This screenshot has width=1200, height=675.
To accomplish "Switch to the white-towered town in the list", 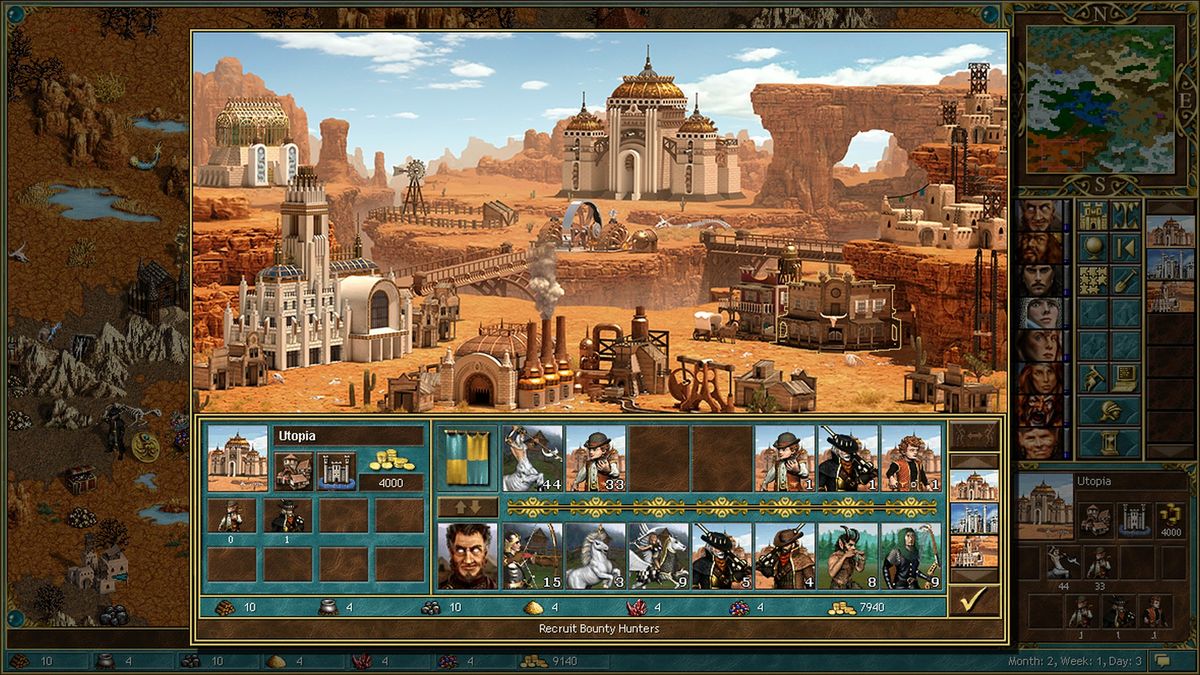I will [973, 518].
